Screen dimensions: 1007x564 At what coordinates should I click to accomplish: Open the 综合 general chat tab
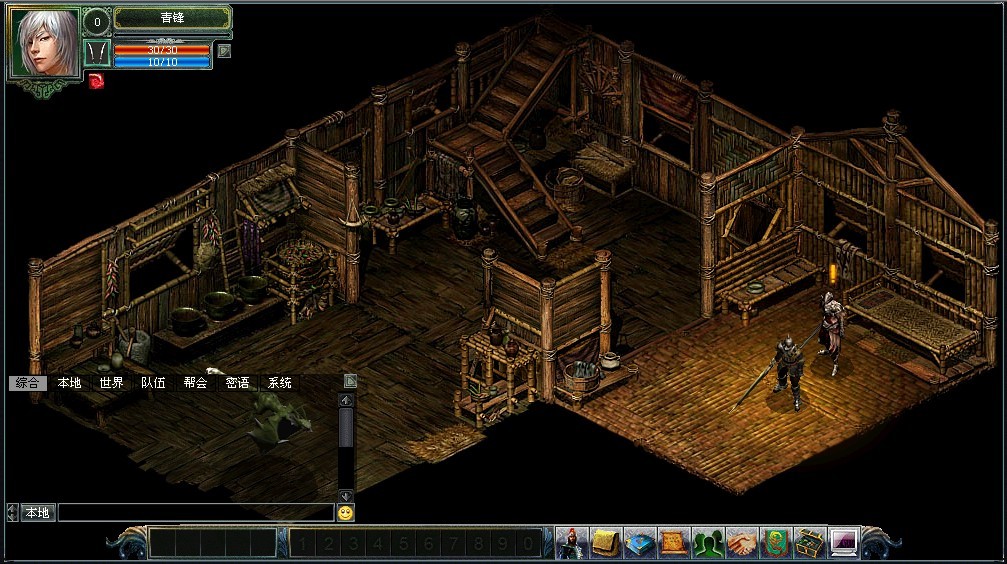(26, 383)
